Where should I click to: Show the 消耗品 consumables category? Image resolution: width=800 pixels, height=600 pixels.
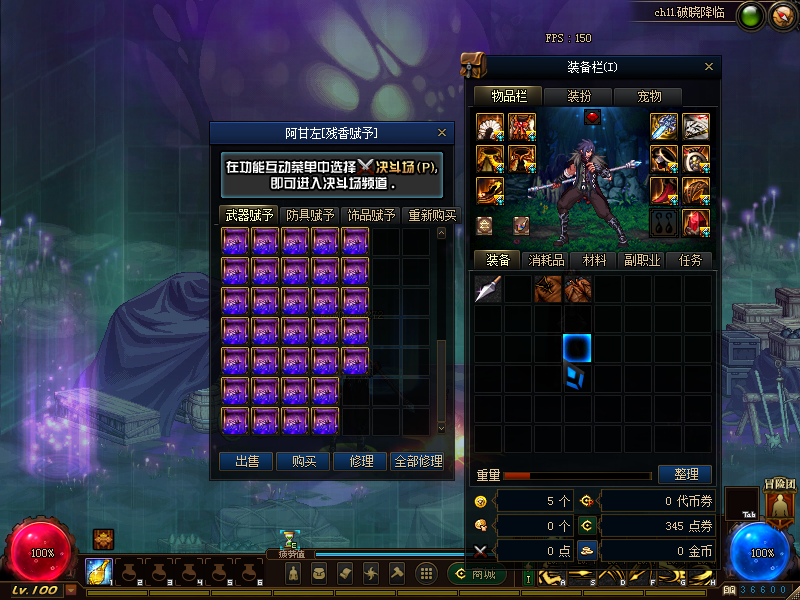[x=546, y=260]
